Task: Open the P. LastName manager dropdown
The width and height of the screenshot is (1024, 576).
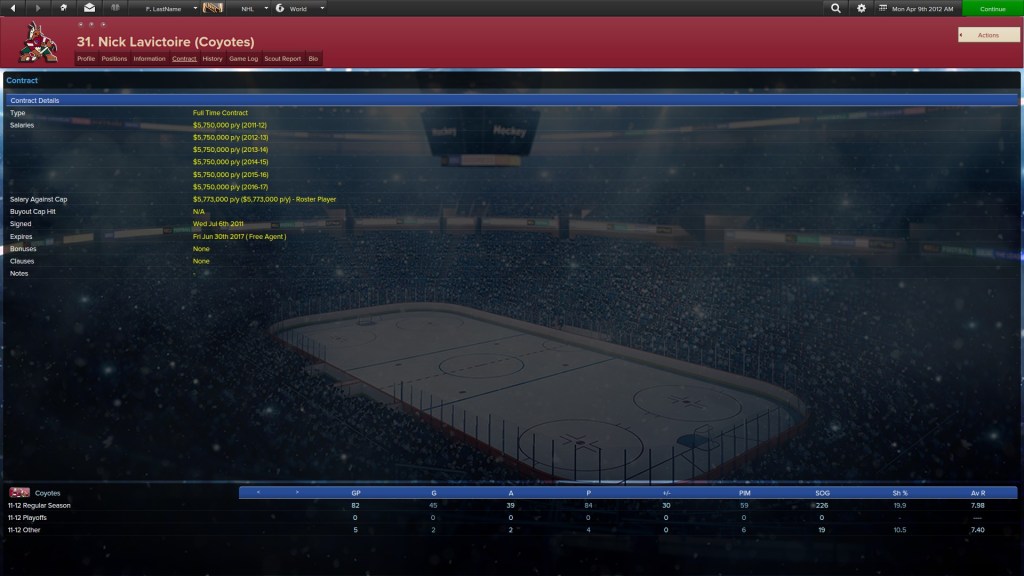Action: pos(166,8)
